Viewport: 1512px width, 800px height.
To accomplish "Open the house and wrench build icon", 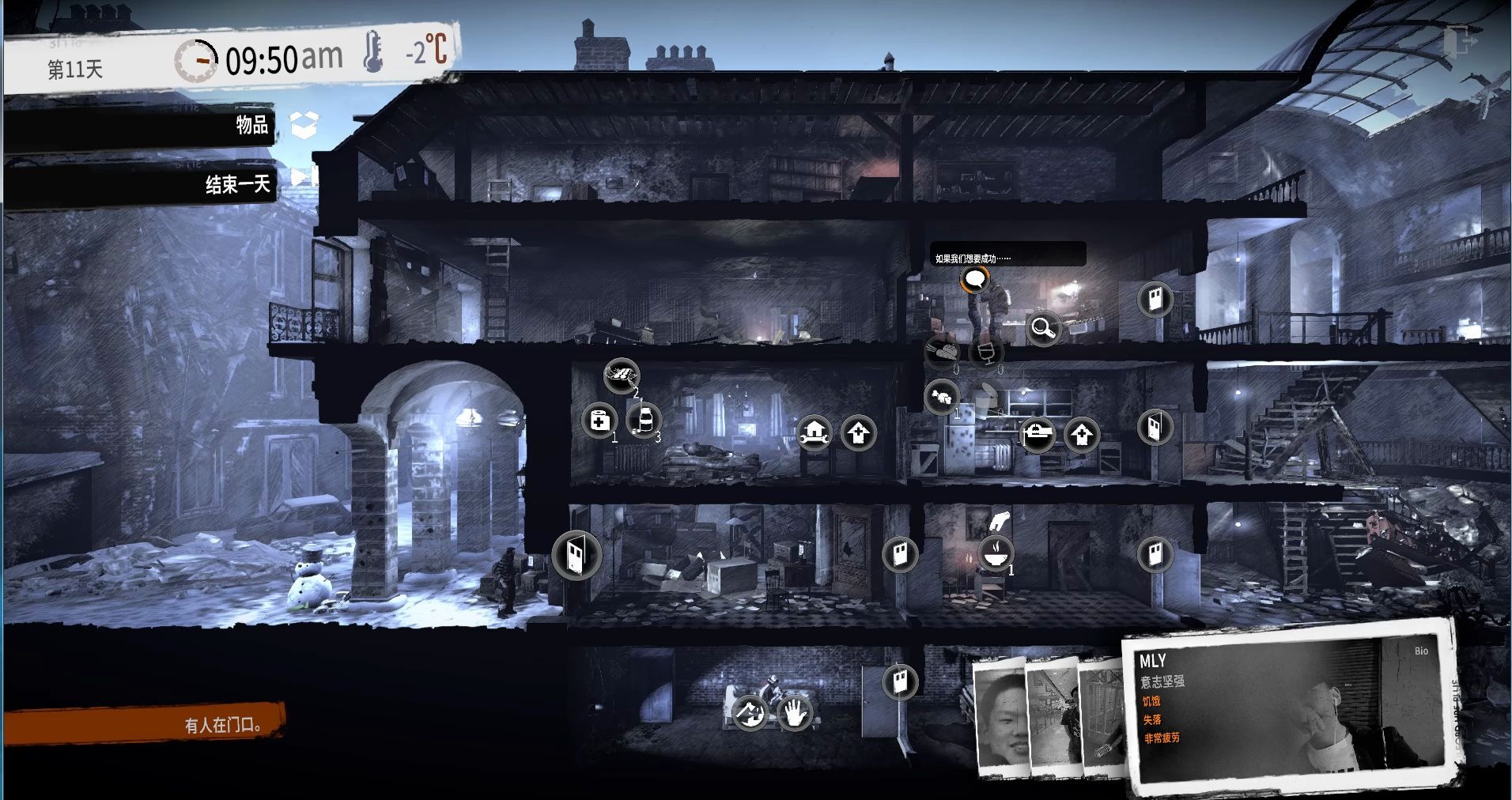I will coord(814,432).
